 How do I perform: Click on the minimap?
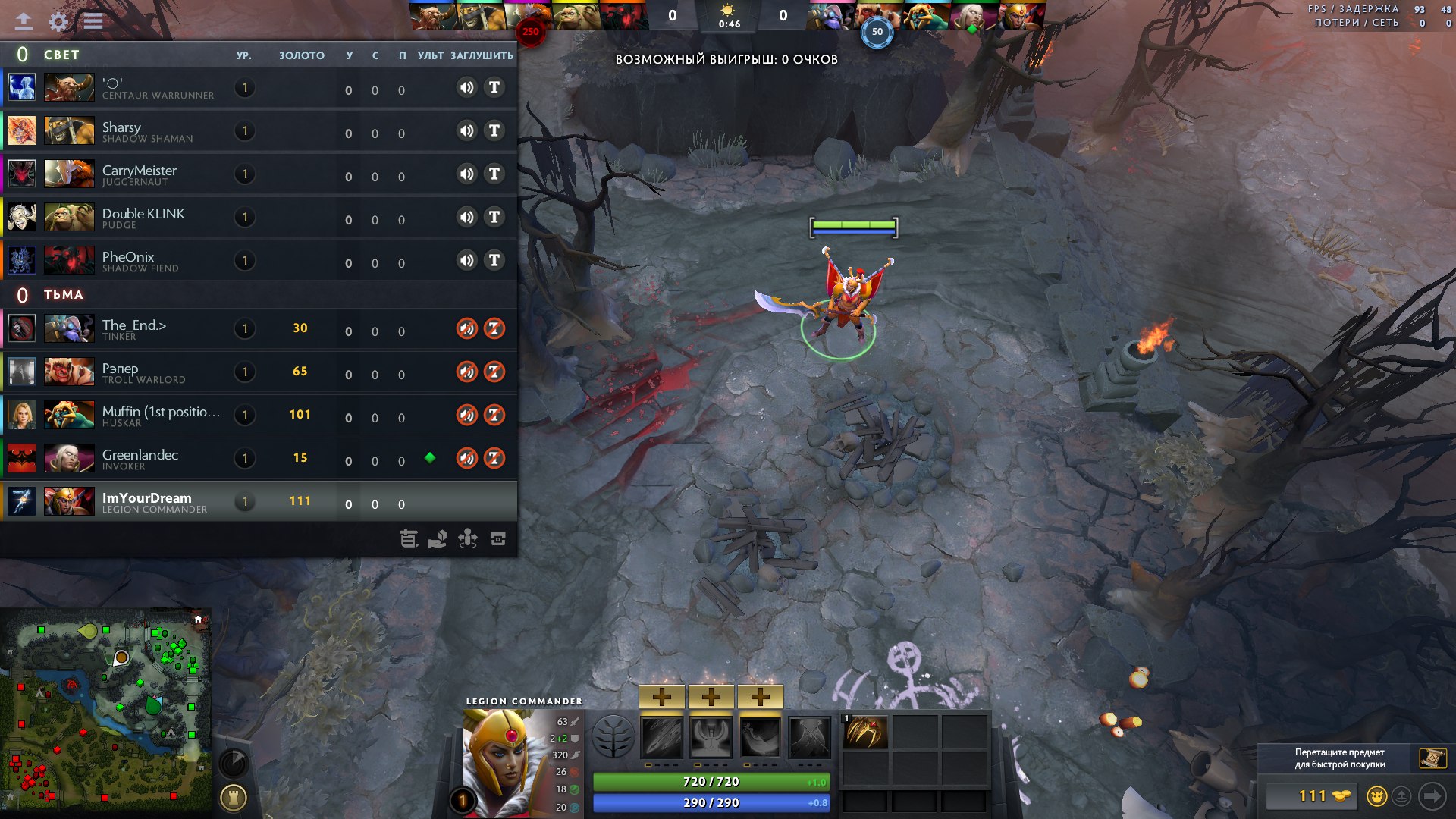106,713
